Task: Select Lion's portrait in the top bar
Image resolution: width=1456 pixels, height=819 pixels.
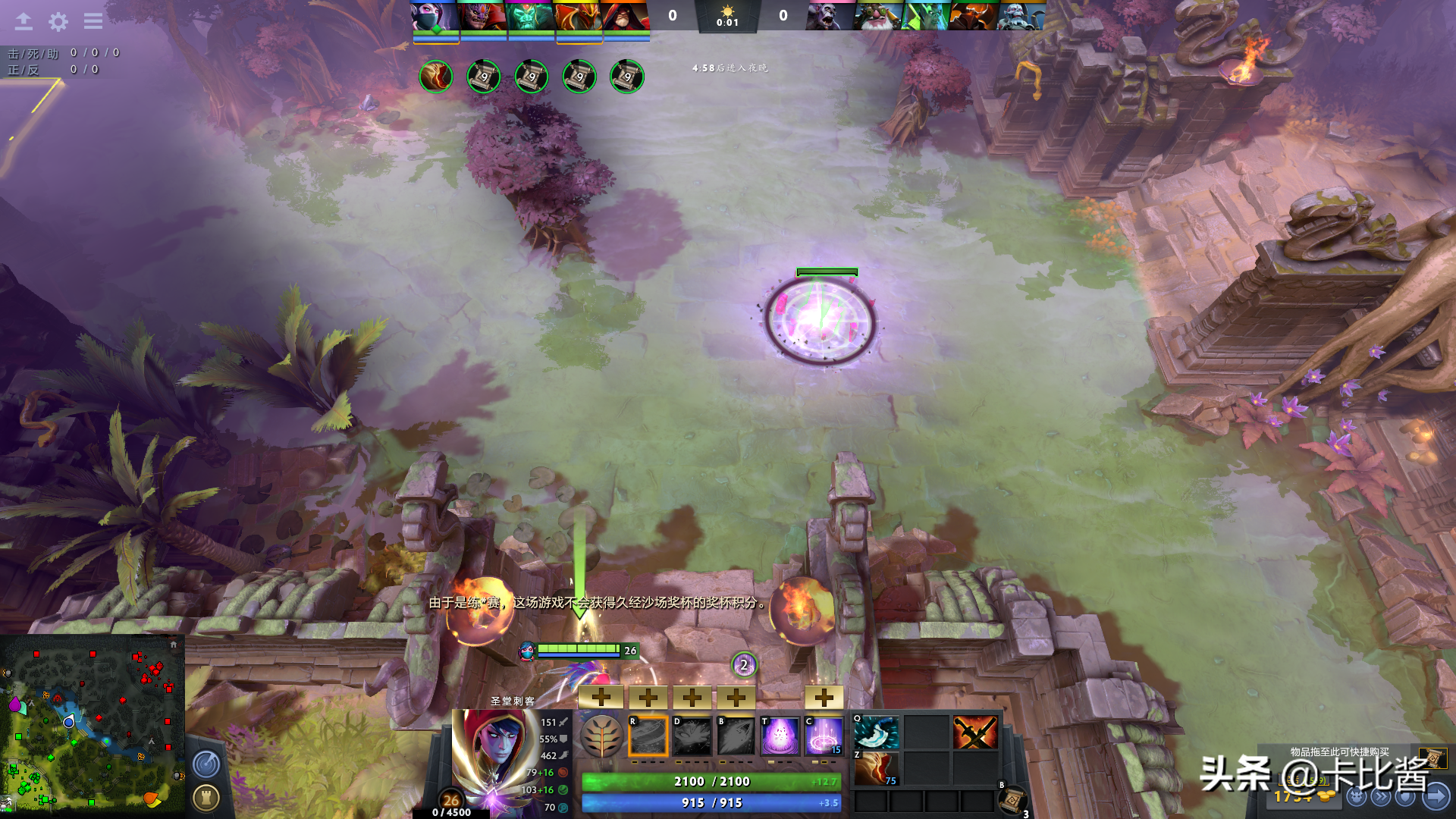Action: (482, 16)
